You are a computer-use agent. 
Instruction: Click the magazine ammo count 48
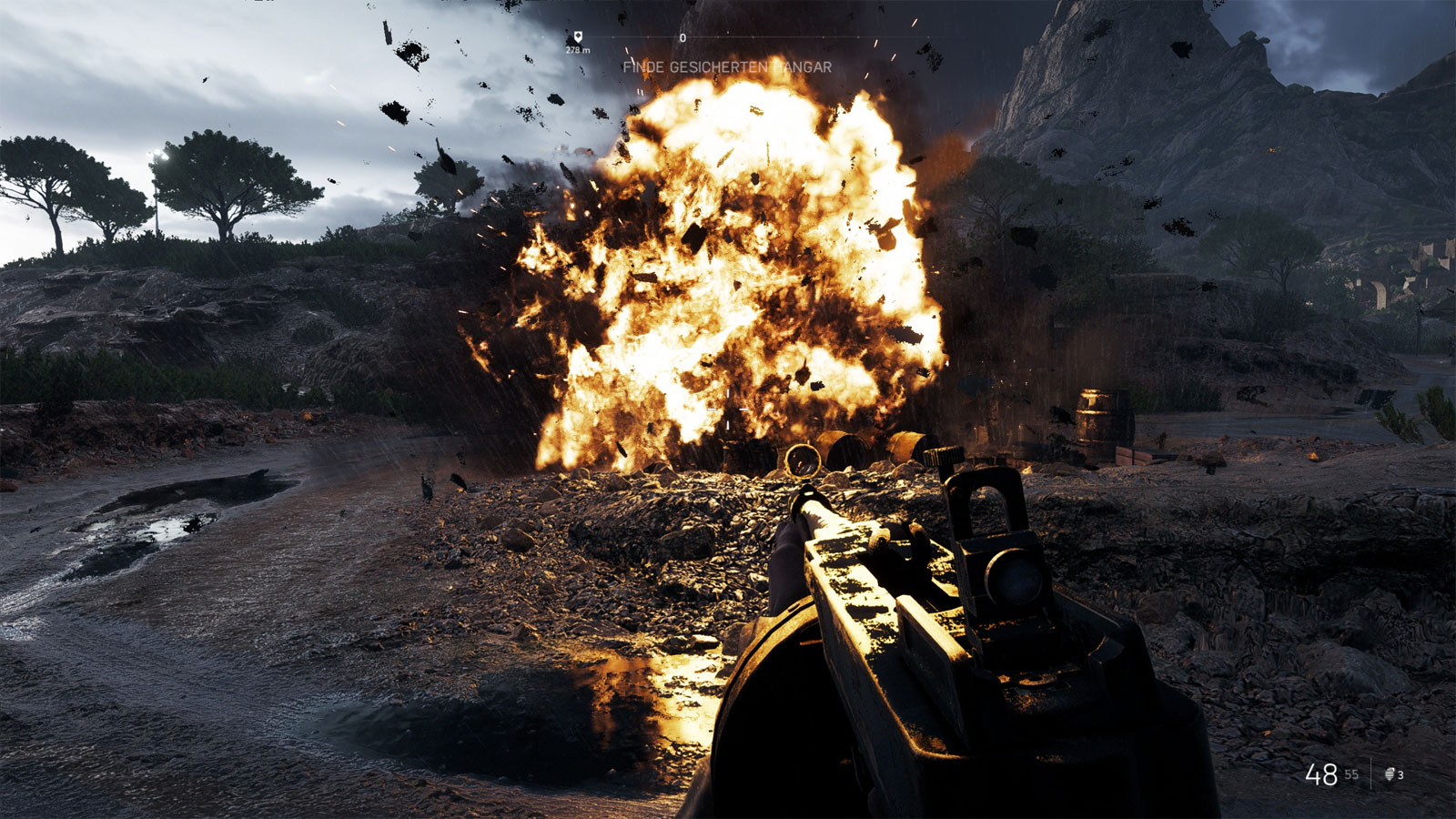pos(1321,774)
